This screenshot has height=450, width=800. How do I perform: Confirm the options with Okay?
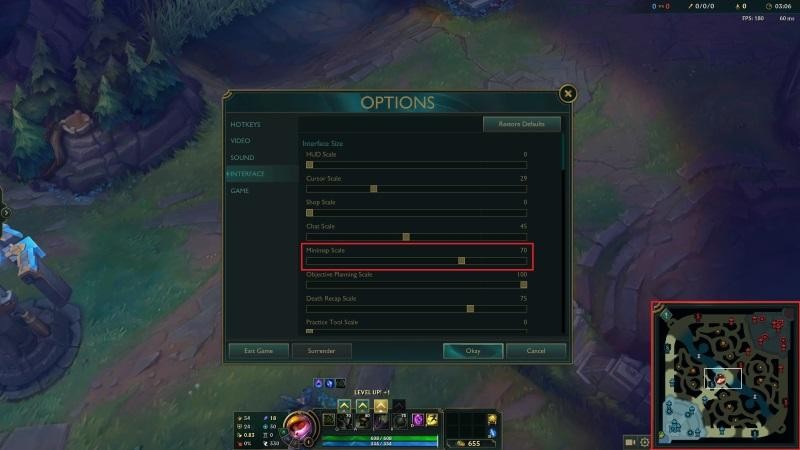(473, 351)
